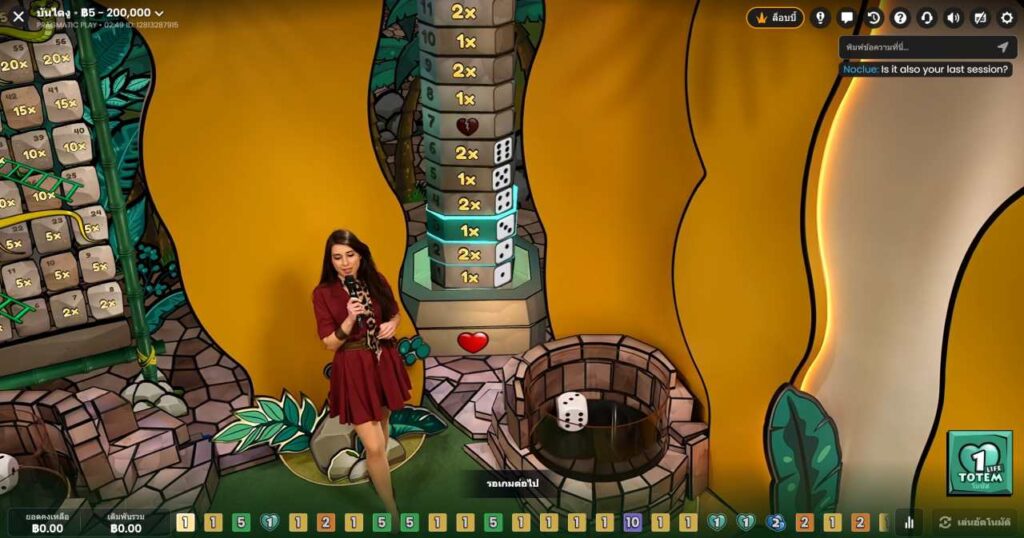The height and width of the screenshot is (538, 1024).
Task: Toggle the chat speech bubble icon
Action: tap(847, 18)
